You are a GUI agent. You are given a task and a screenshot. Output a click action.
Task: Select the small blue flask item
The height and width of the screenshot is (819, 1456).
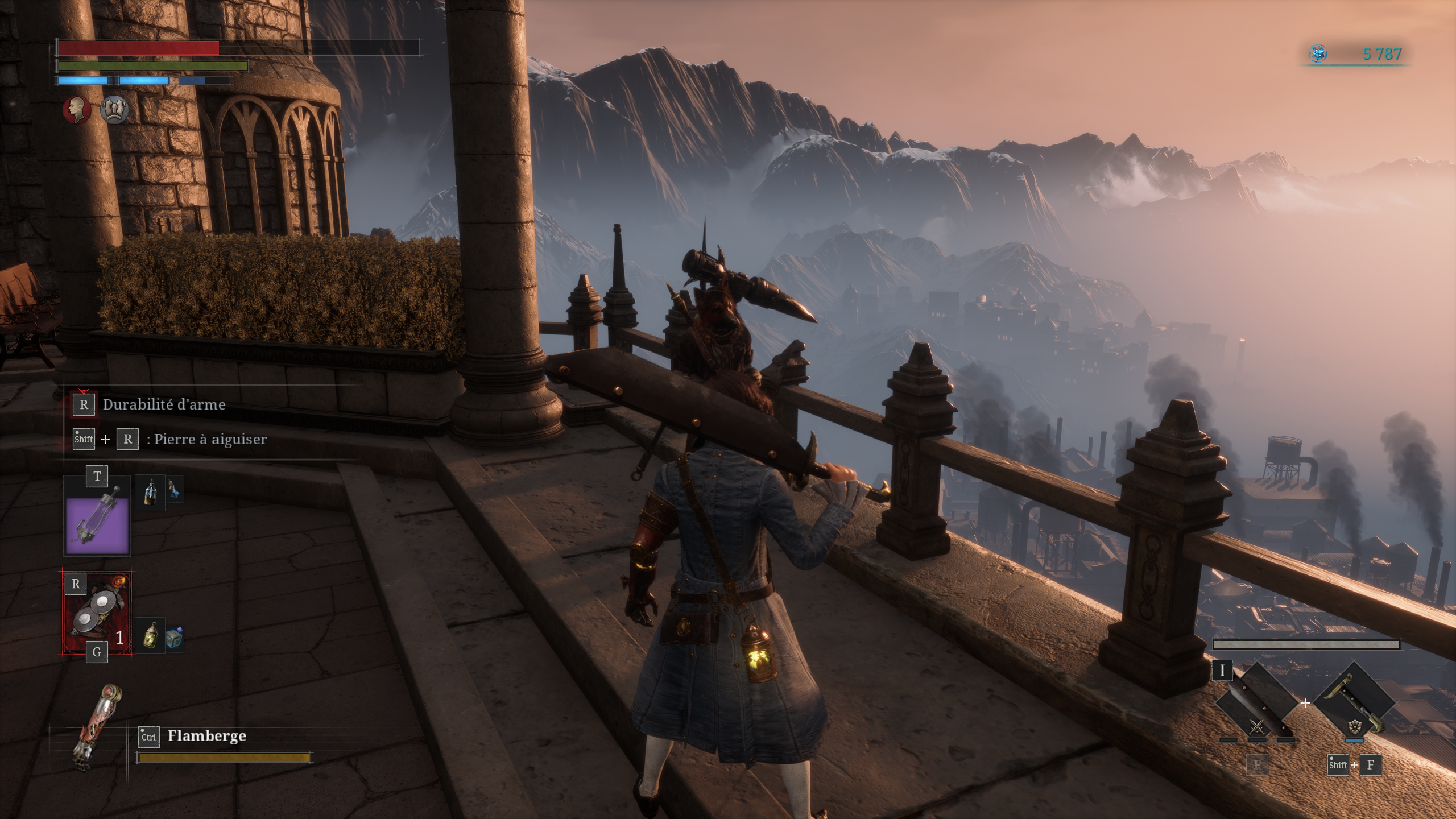coord(175,489)
